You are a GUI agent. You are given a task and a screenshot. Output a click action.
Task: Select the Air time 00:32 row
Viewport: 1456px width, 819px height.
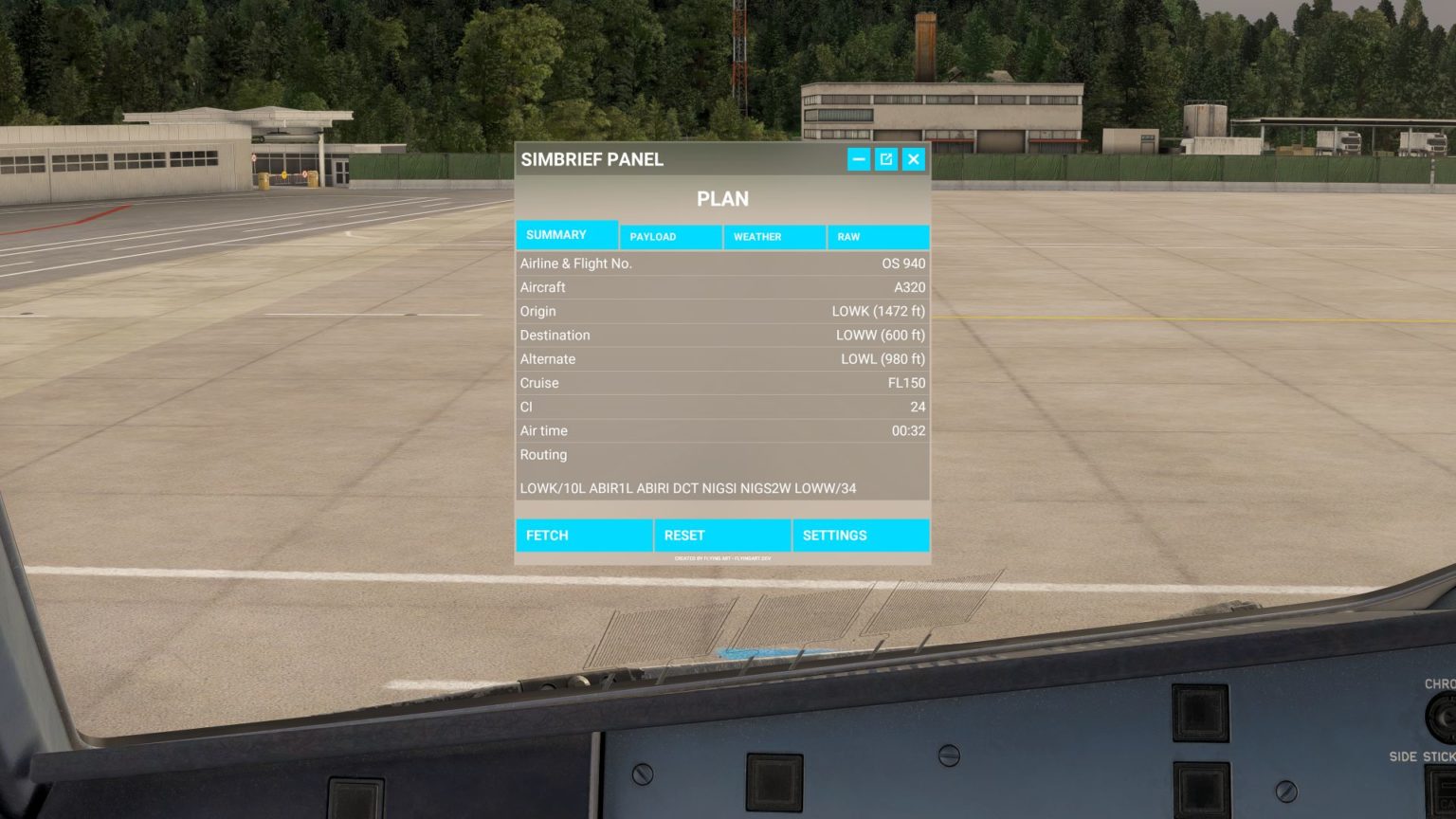click(722, 430)
